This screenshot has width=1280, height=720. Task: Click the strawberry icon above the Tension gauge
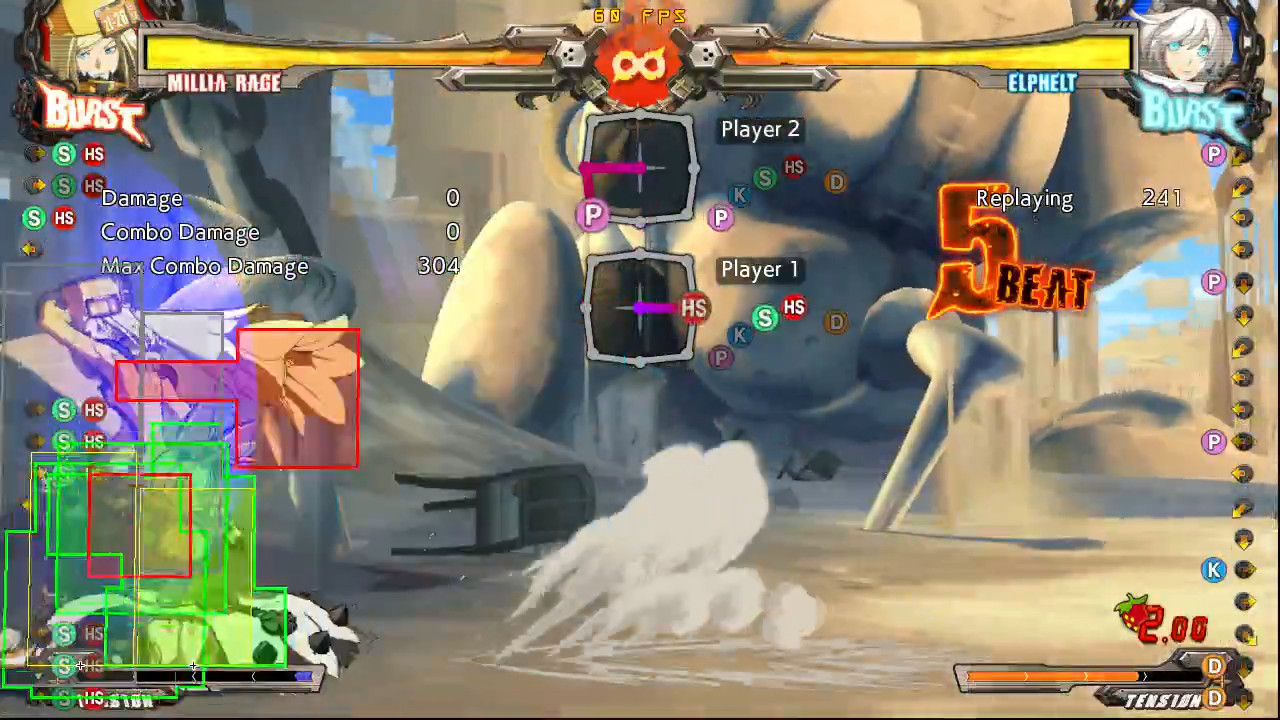1135,608
